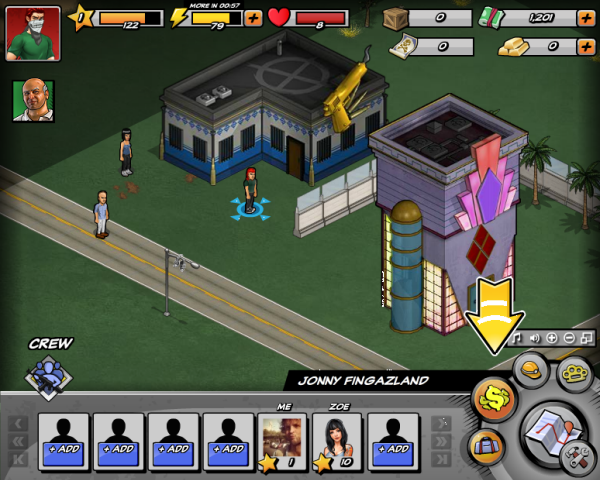Select Zoe's friend card

click(x=337, y=440)
